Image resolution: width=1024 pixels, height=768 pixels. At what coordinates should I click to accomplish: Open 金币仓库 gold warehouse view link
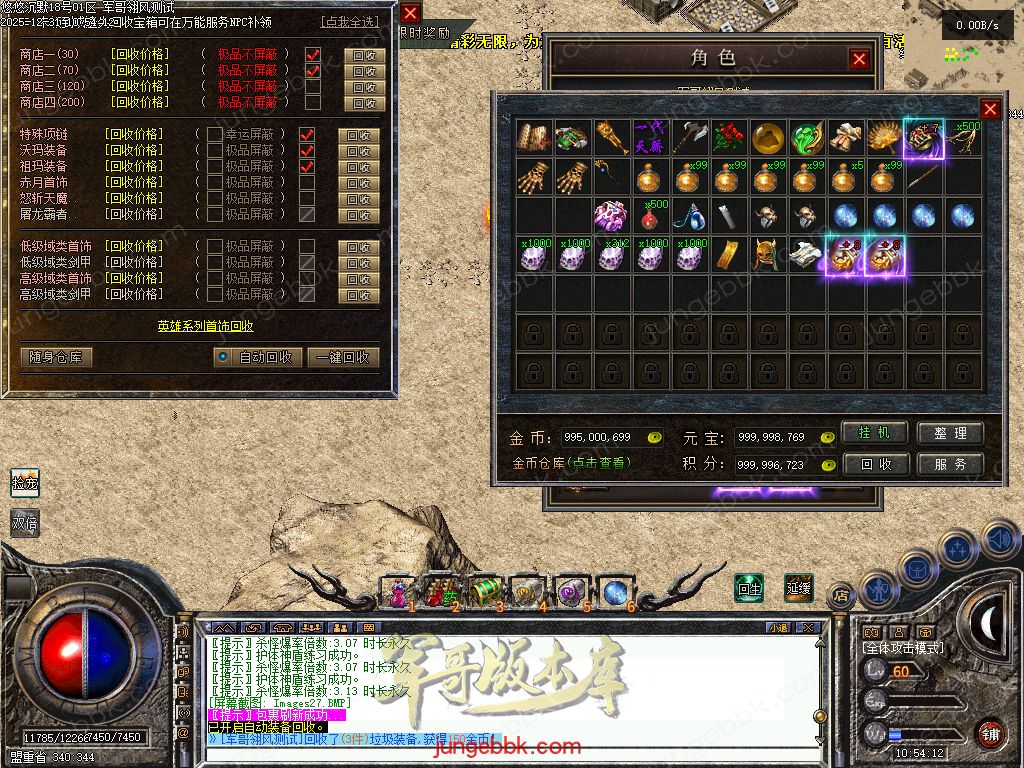[x=570, y=463]
